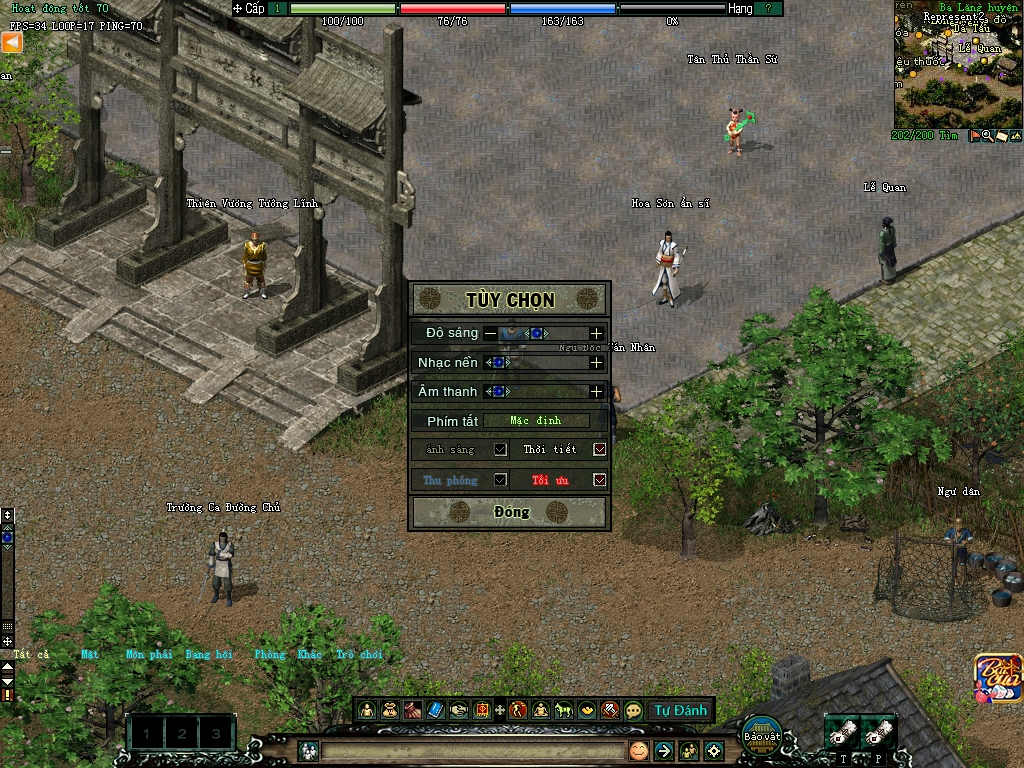The image size is (1024, 768).
Task: Toggle the Tối ưu optimization checkbox
Action: pos(599,480)
